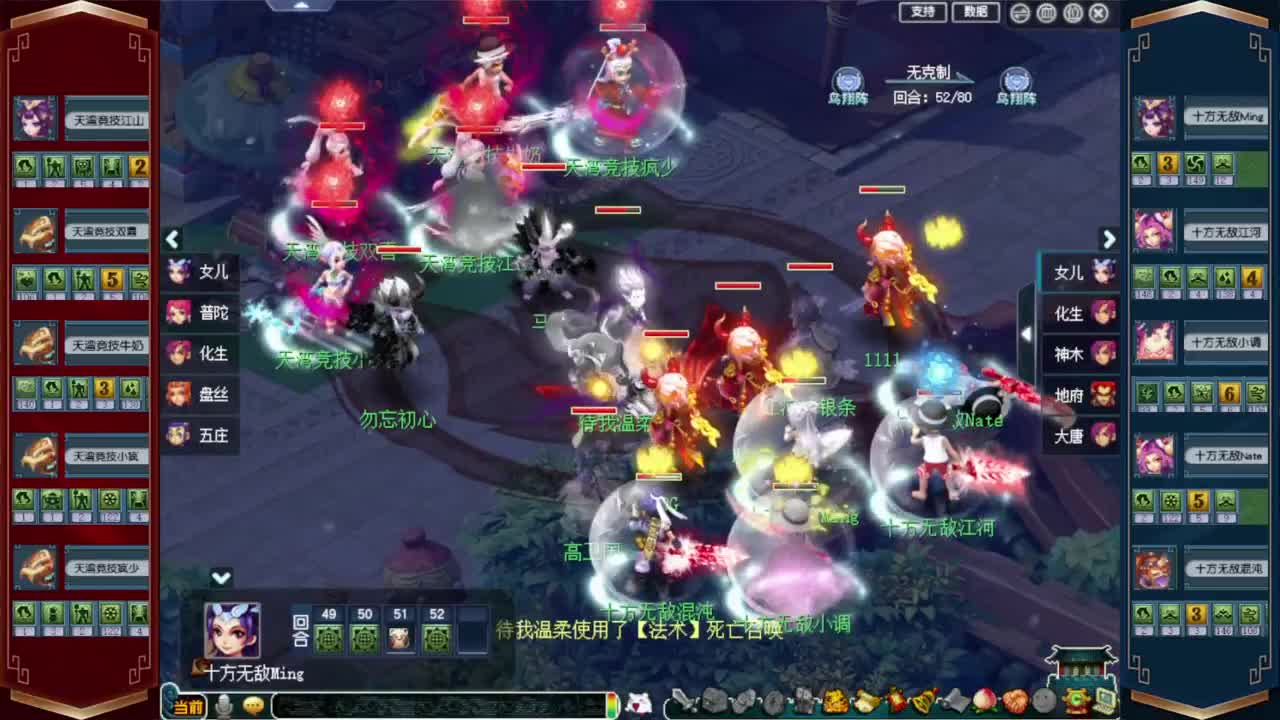Collapse the left party panel with its arrow
The height and width of the screenshot is (720, 1280).
172,240
